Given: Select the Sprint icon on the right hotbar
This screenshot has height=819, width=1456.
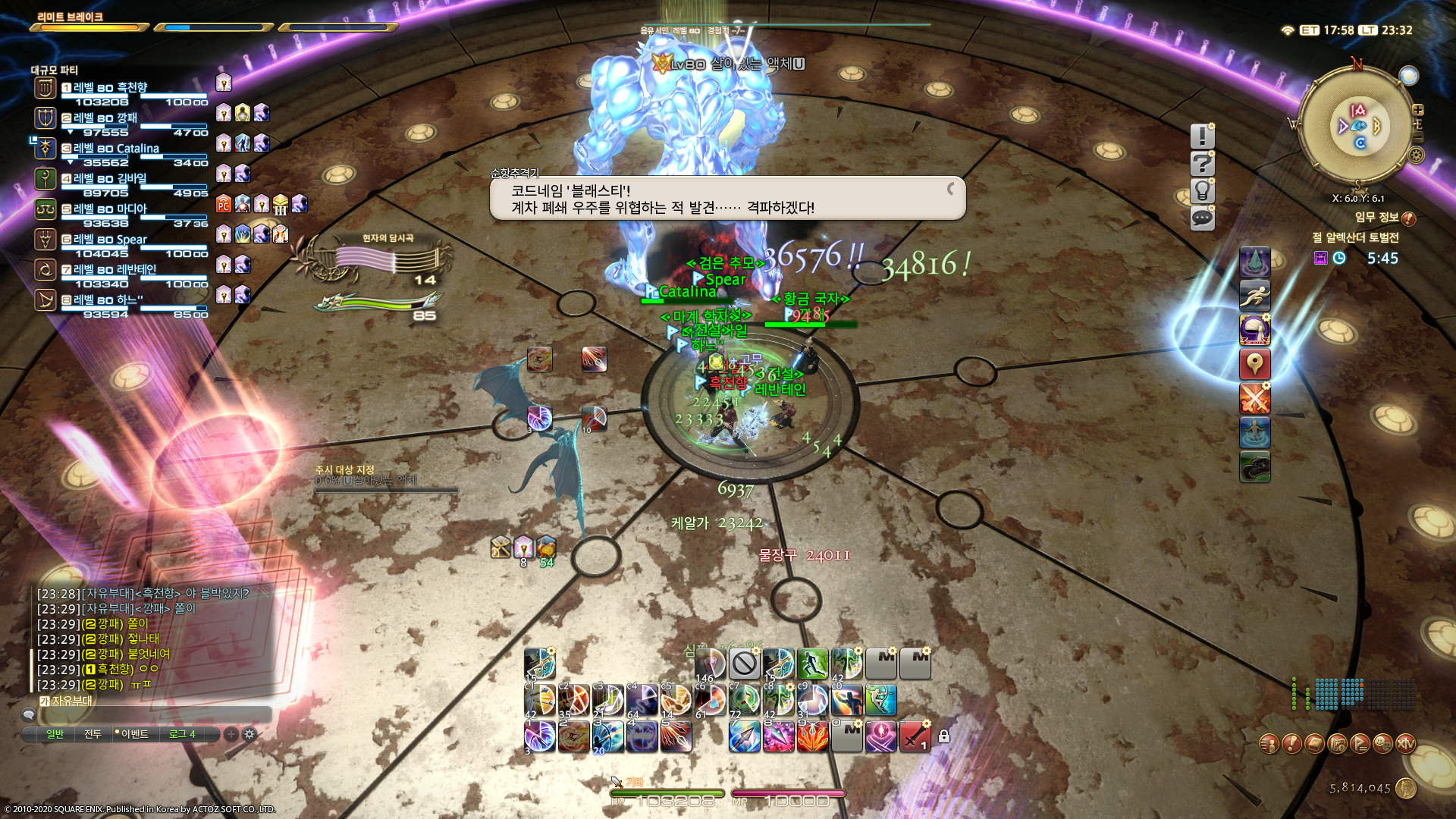Looking at the screenshot, I should click(x=1256, y=294).
